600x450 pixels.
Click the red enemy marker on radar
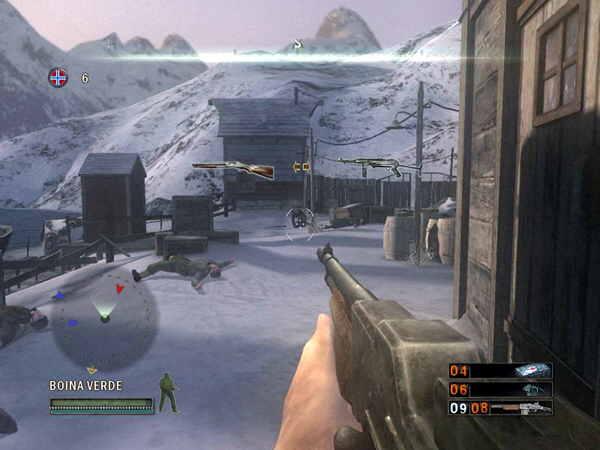pos(120,289)
